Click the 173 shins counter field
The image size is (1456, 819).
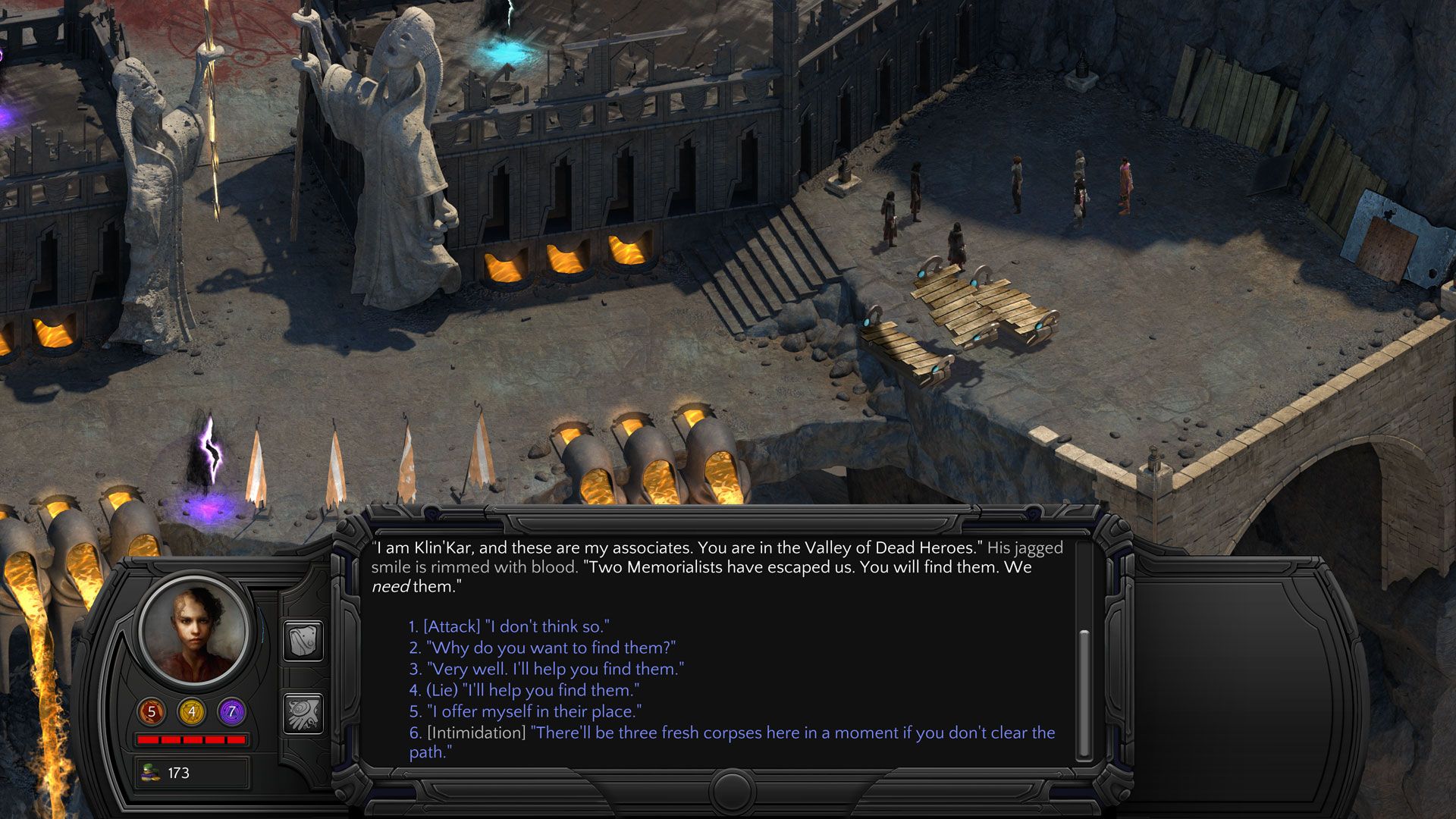[192, 770]
